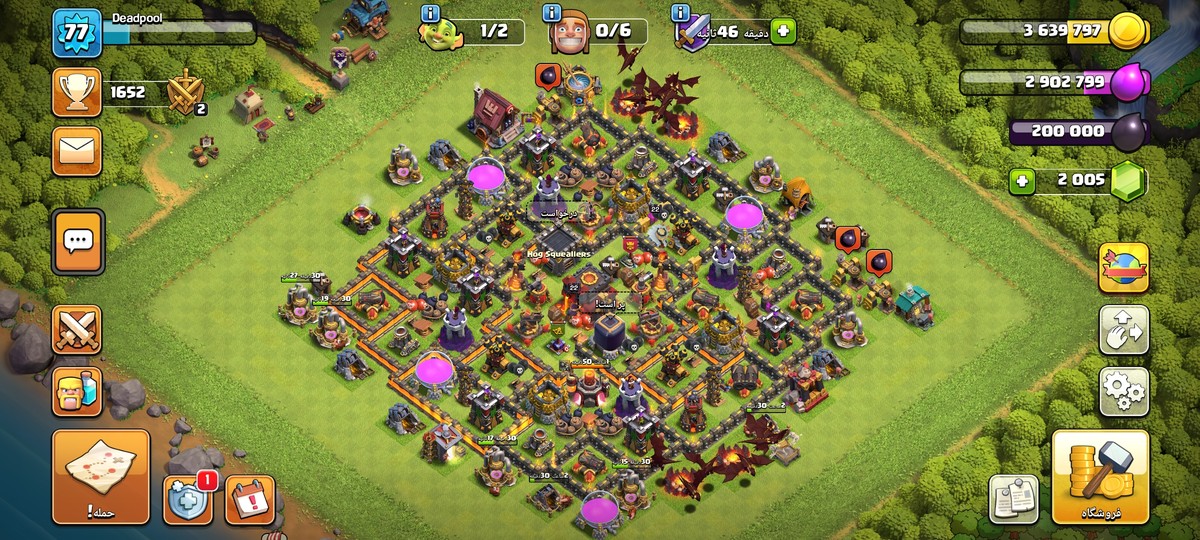Click the green plus beside the shield timer

(782, 31)
